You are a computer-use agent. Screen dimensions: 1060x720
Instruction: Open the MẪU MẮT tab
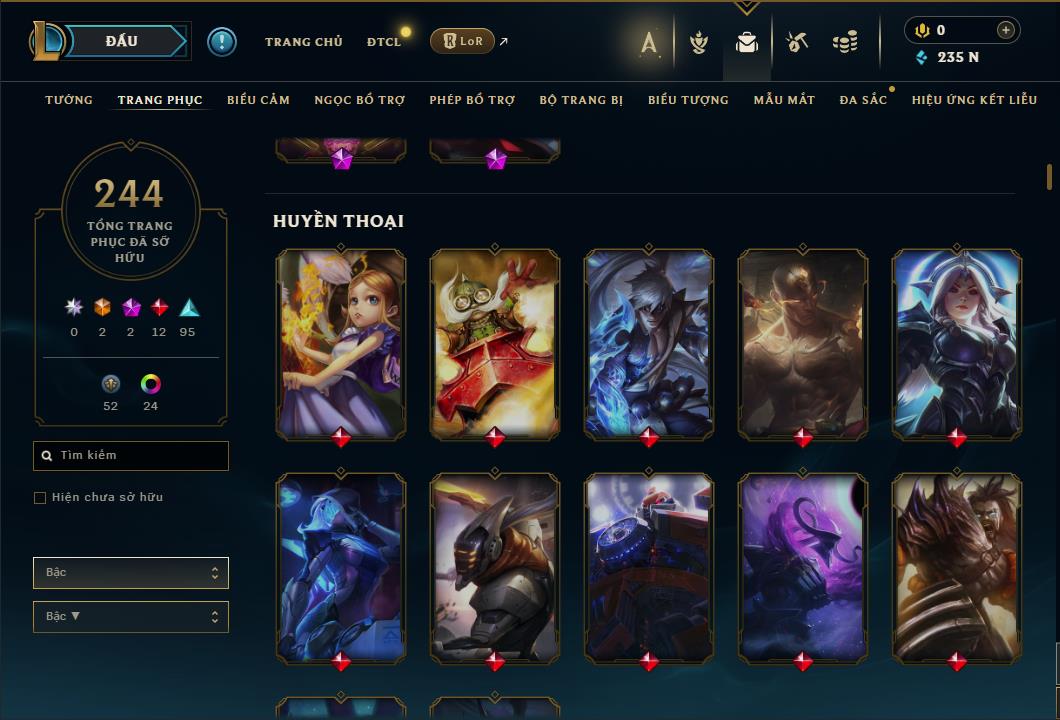pyautogui.click(x=784, y=100)
